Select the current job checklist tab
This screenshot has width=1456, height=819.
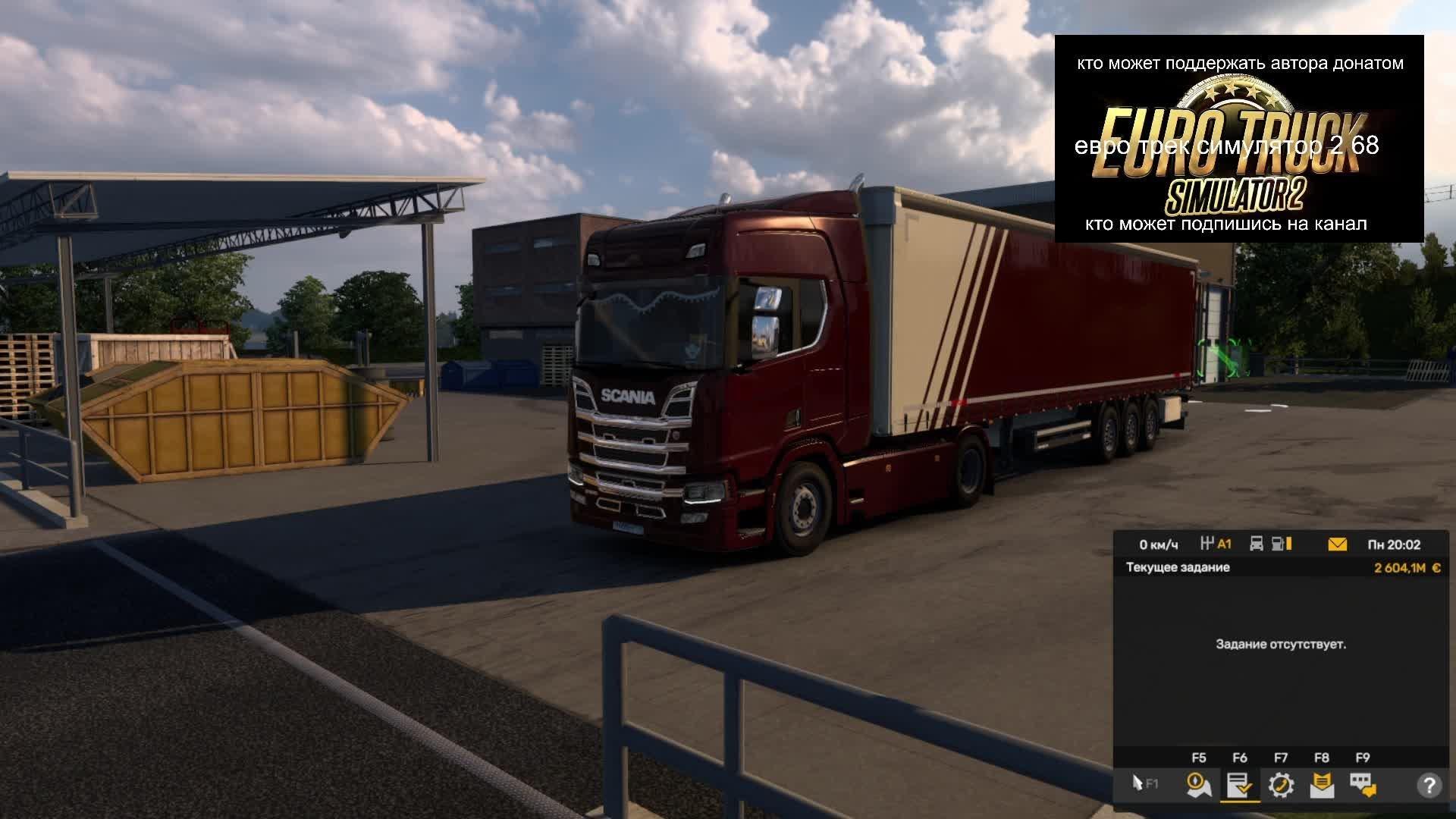[x=1240, y=785]
